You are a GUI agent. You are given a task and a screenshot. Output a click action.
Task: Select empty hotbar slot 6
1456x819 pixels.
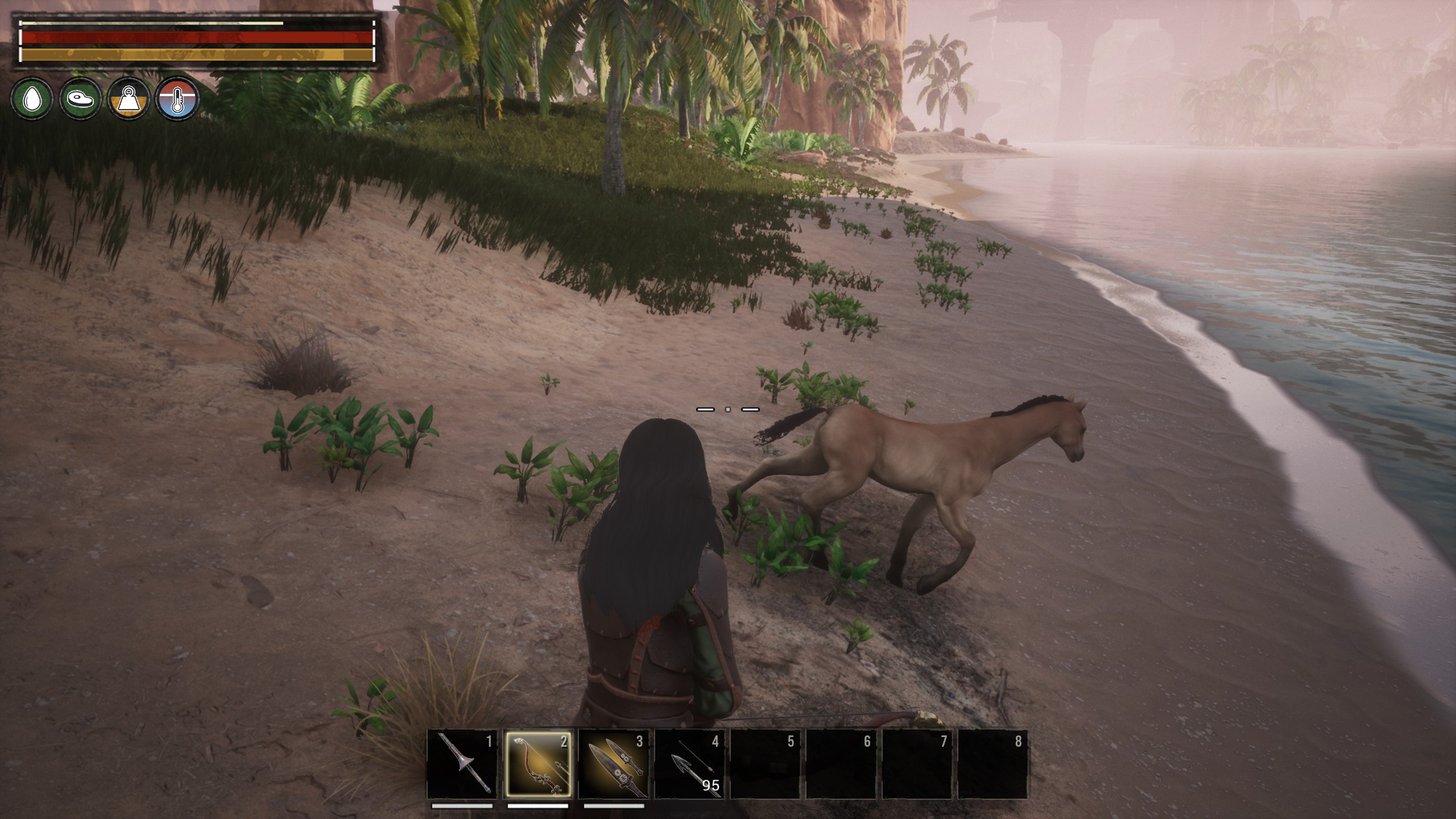click(x=841, y=764)
